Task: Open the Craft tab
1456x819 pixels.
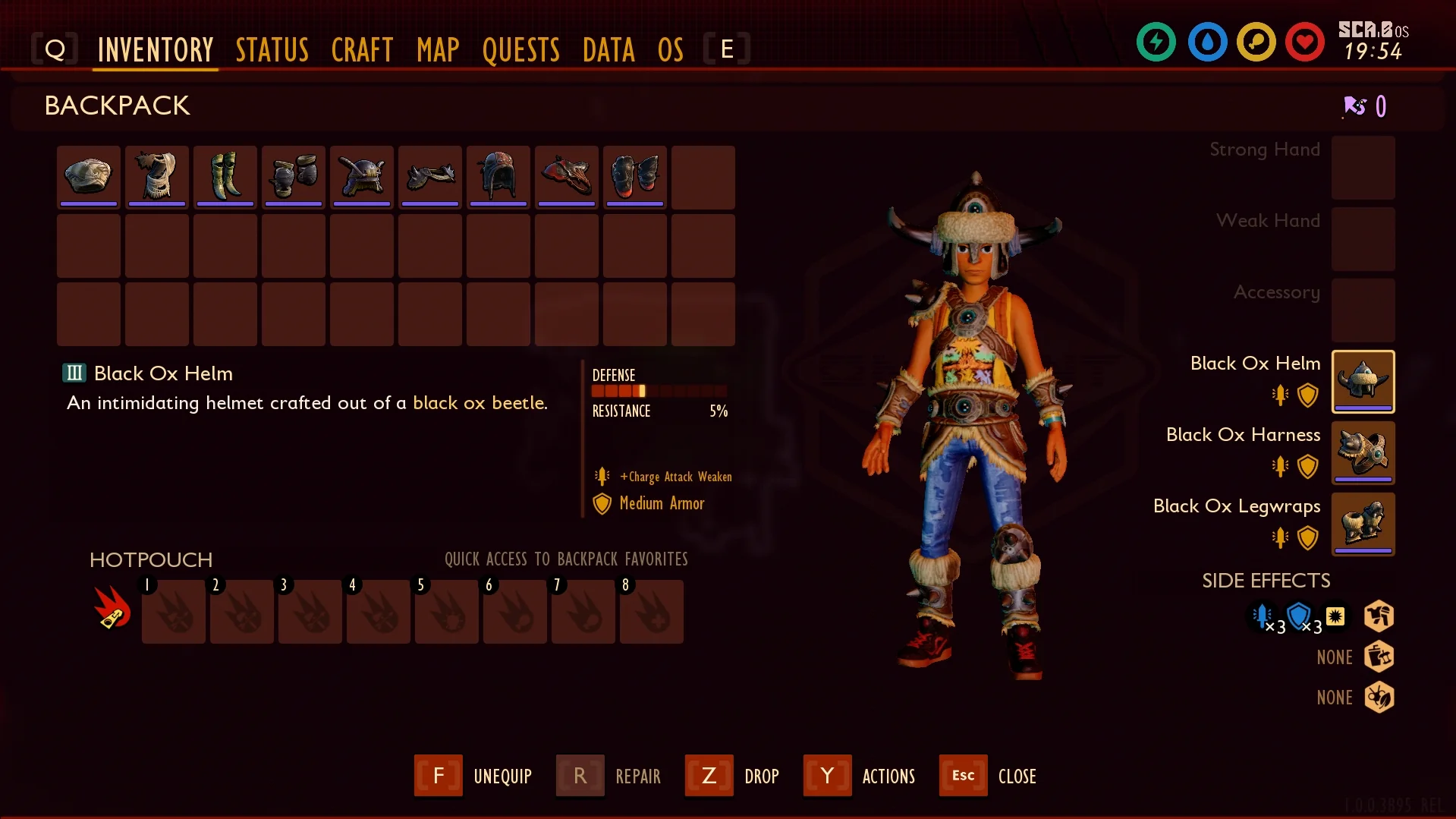Action: 362,50
